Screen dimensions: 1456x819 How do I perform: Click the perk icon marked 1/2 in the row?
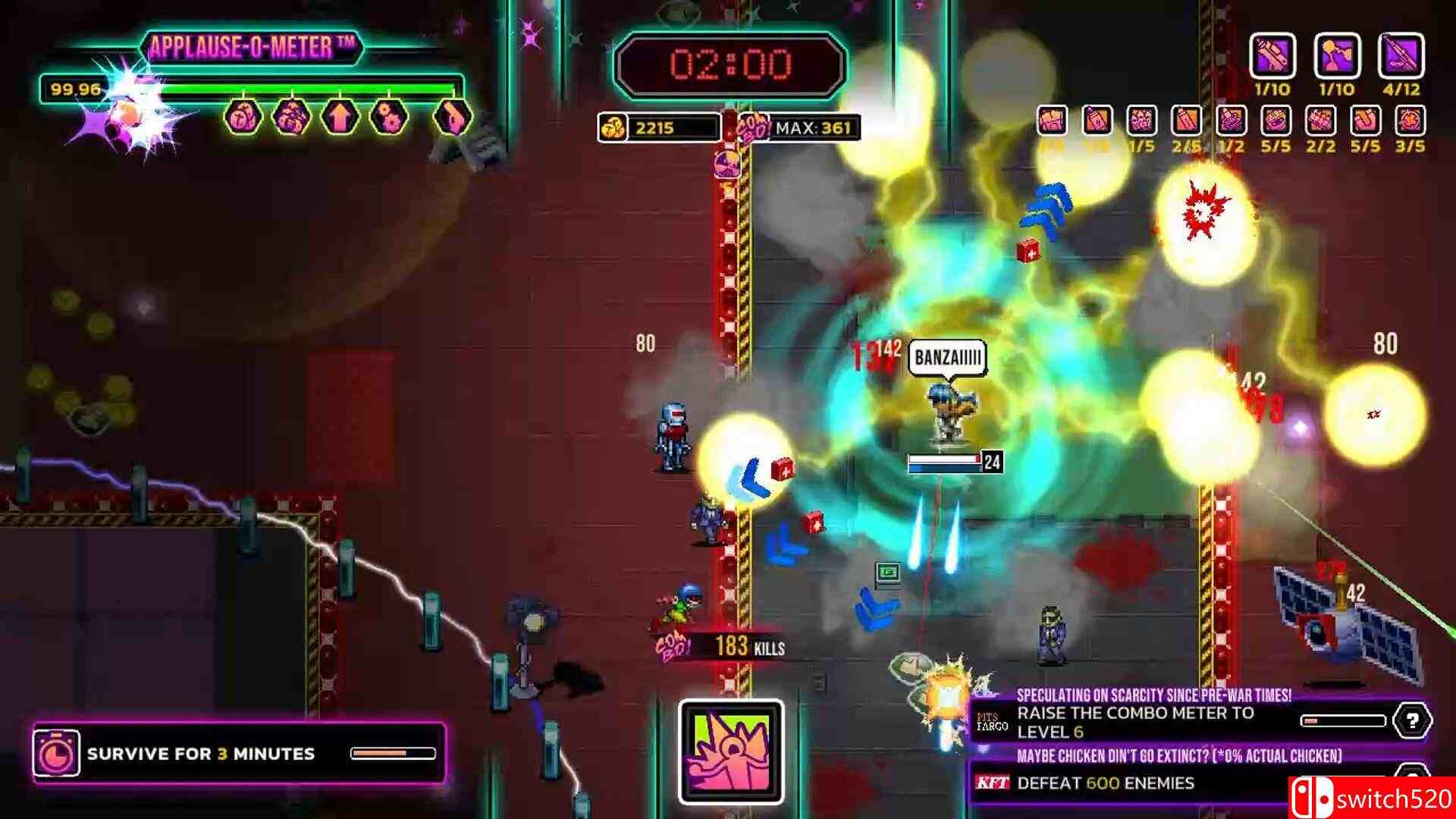(x=1230, y=120)
